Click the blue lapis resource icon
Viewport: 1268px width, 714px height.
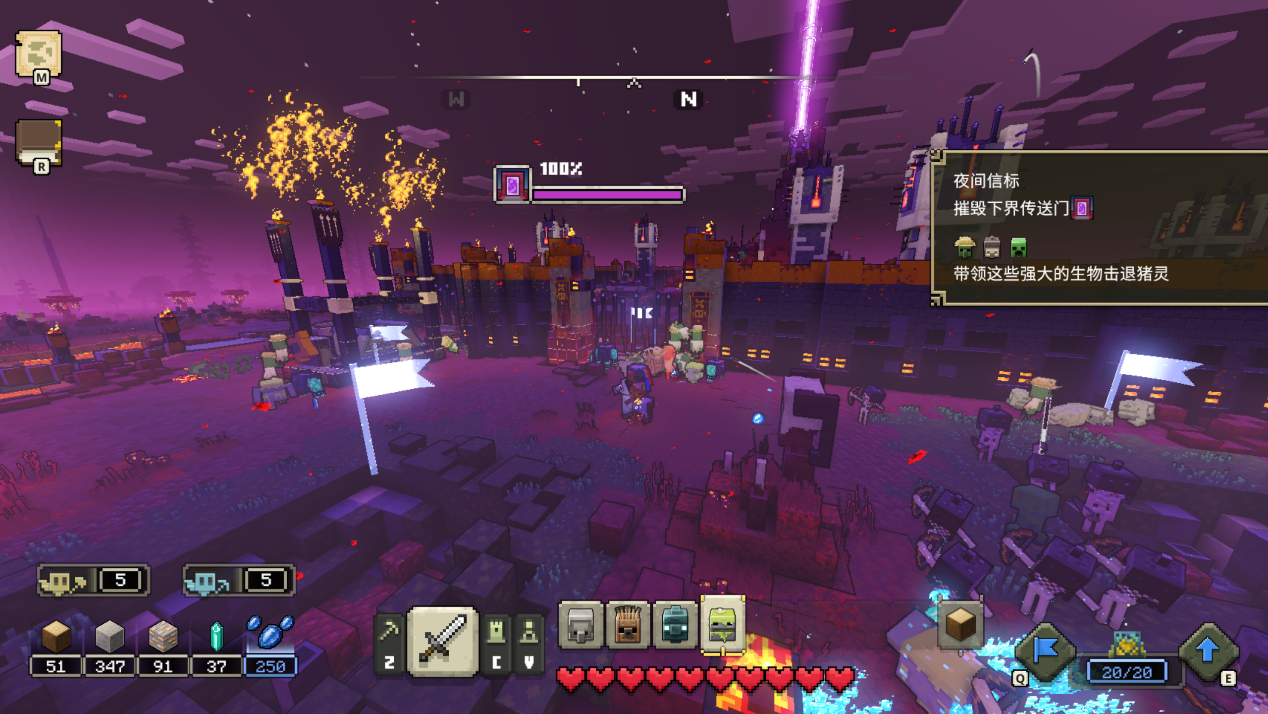270,634
